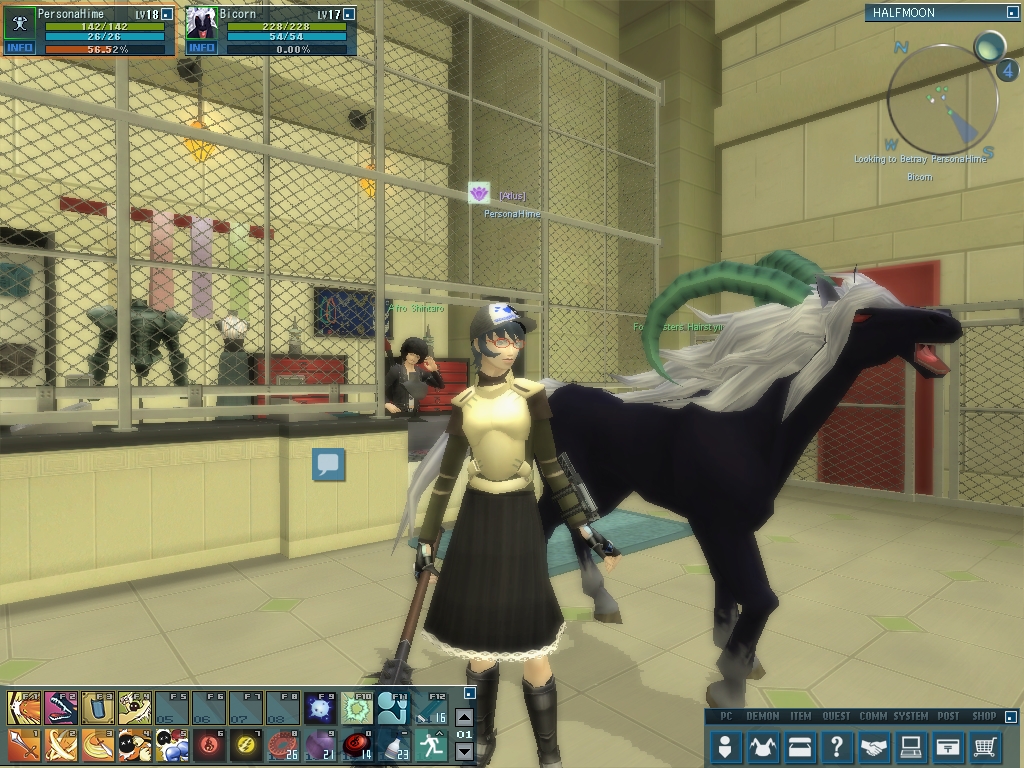Open the Comm handshake menu

pos(873,746)
